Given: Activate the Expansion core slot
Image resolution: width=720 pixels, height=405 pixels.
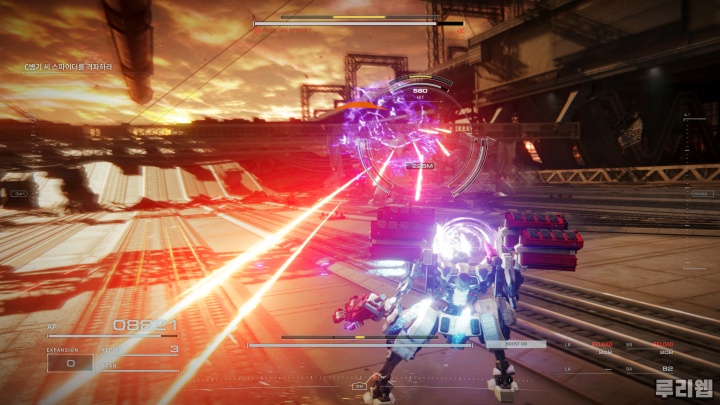Looking at the screenshot, I should [72, 363].
